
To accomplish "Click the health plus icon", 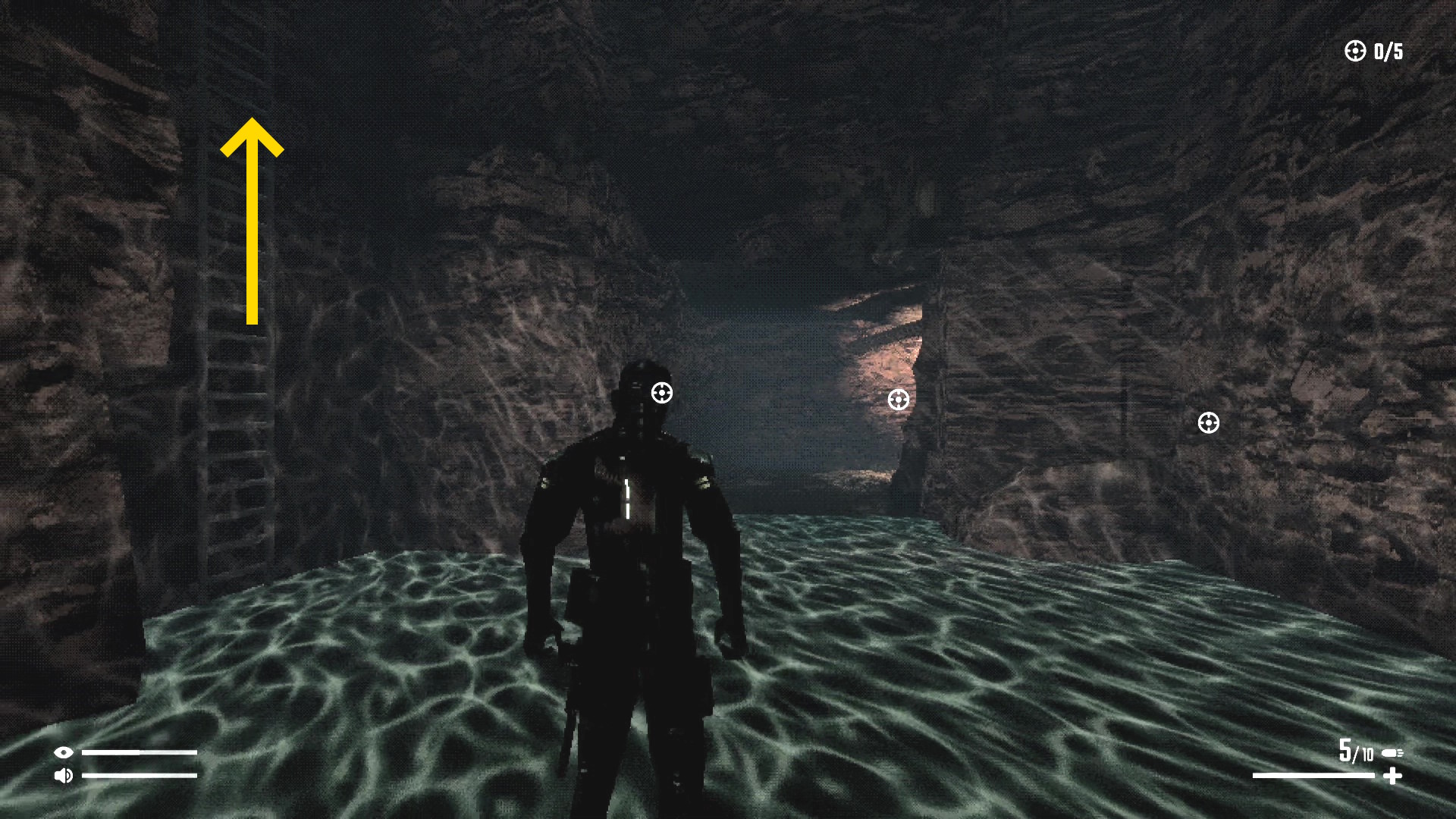I will coord(1392,776).
